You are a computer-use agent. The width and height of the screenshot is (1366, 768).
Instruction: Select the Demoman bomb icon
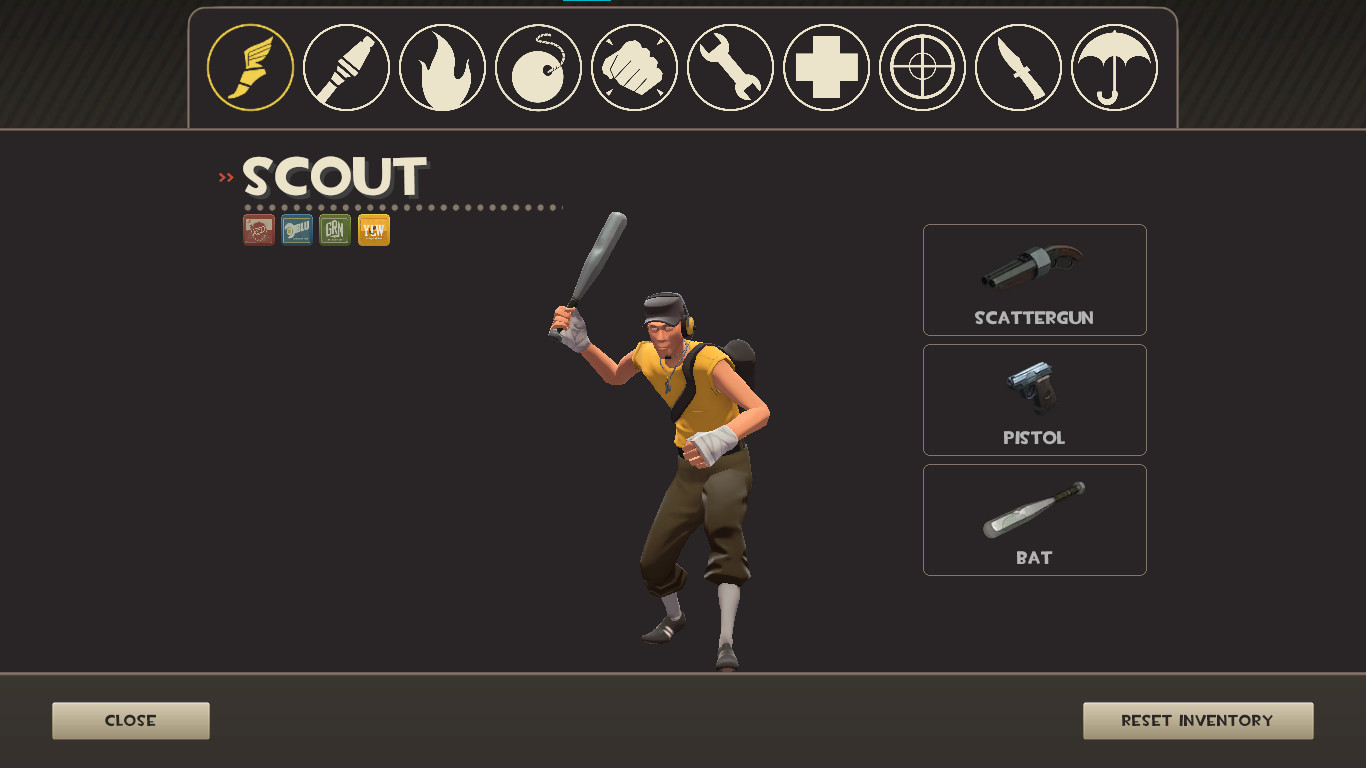pyautogui.click(x=537, y=67)
